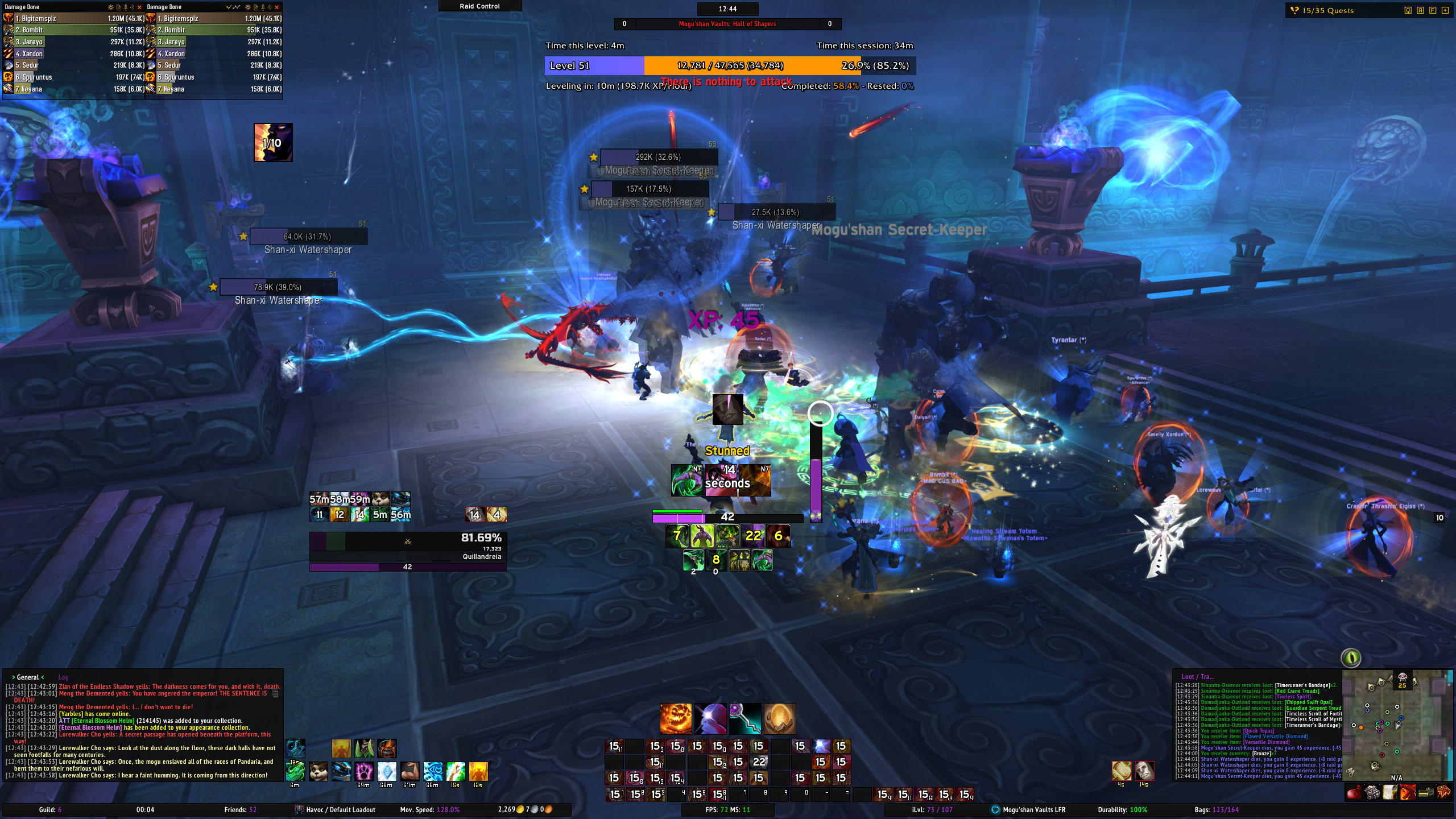This screenshot has height=819, width=1456.
Task: Select the Mogu'shan Vaults LFR datatext
Action: pos(1033,809)
